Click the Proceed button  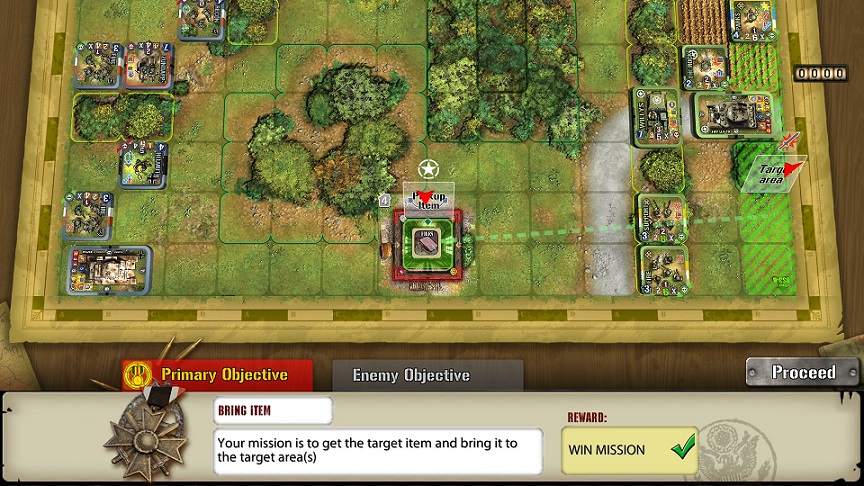pos(802,373)
